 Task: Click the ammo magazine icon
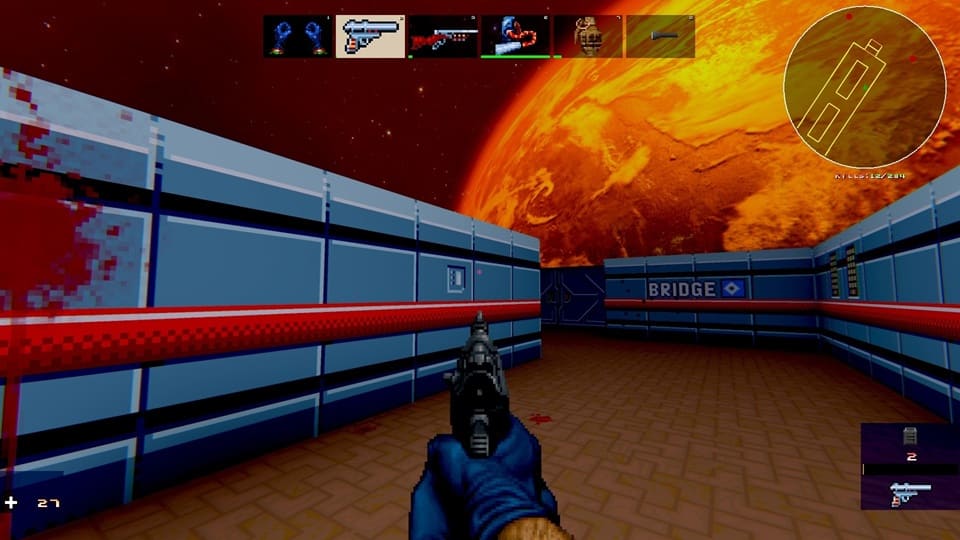click(911, 435)
